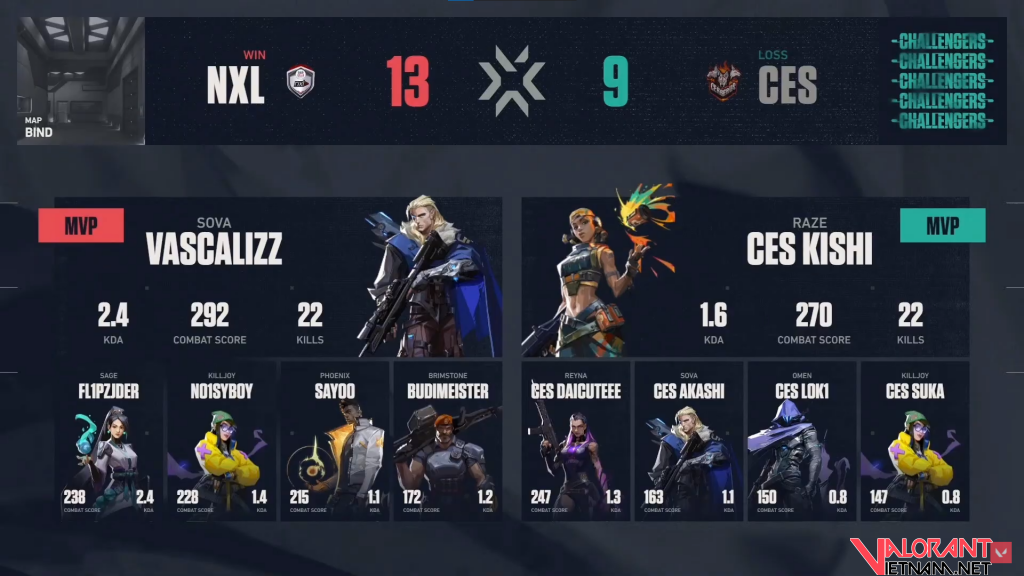Select NO1SYBOY's Killjoy player card

(221, 441)
